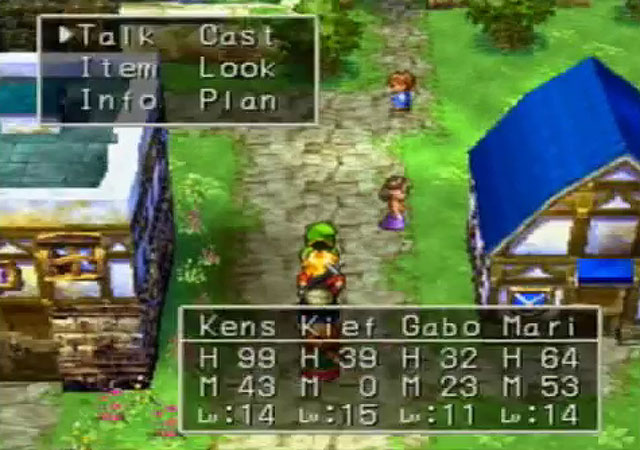The image size is (640, 450).
Task: Open the Item menu
Action: pos(117,68)
